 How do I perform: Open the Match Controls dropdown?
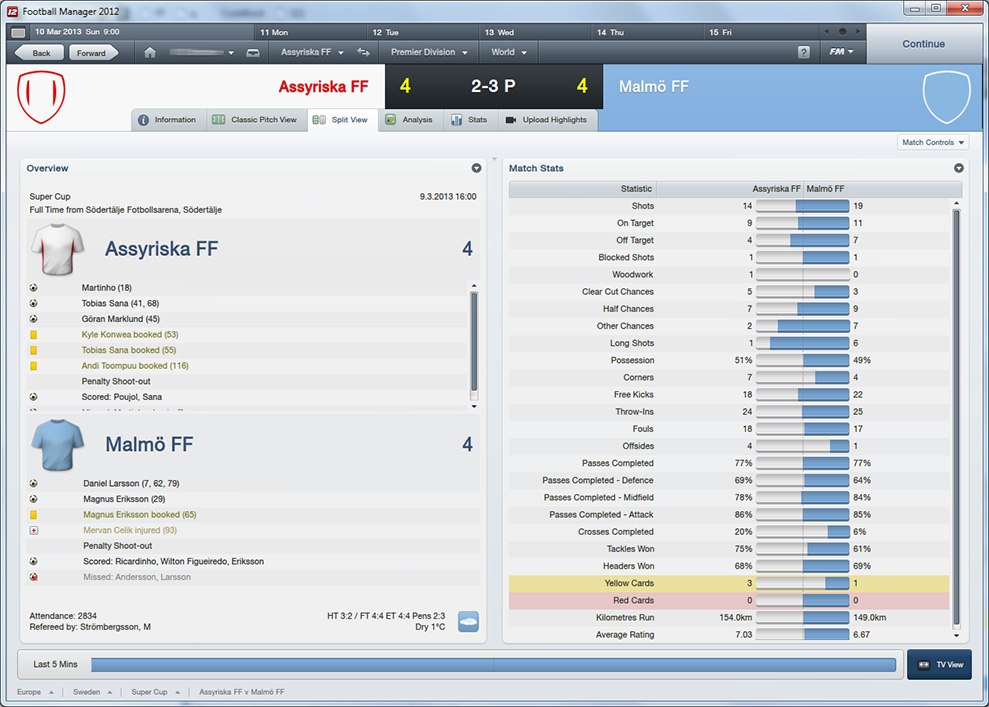[932, 142]
